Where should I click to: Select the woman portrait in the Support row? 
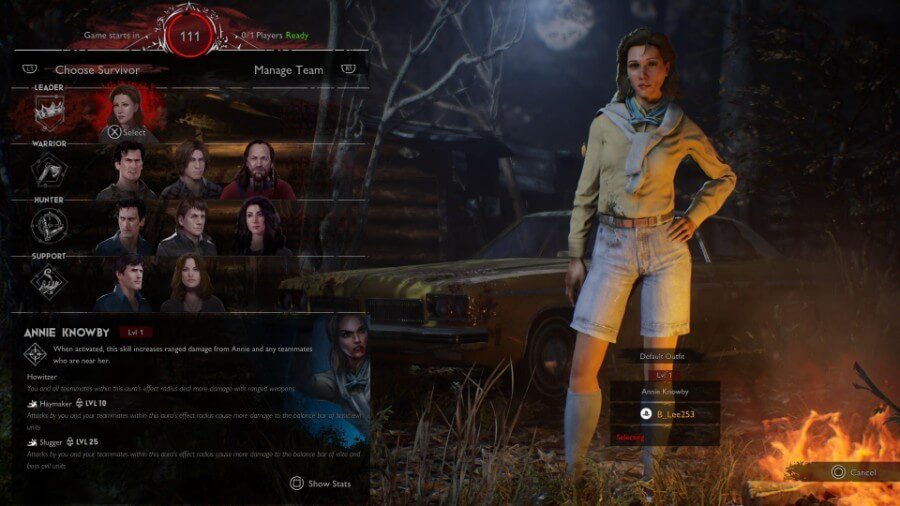190,284
